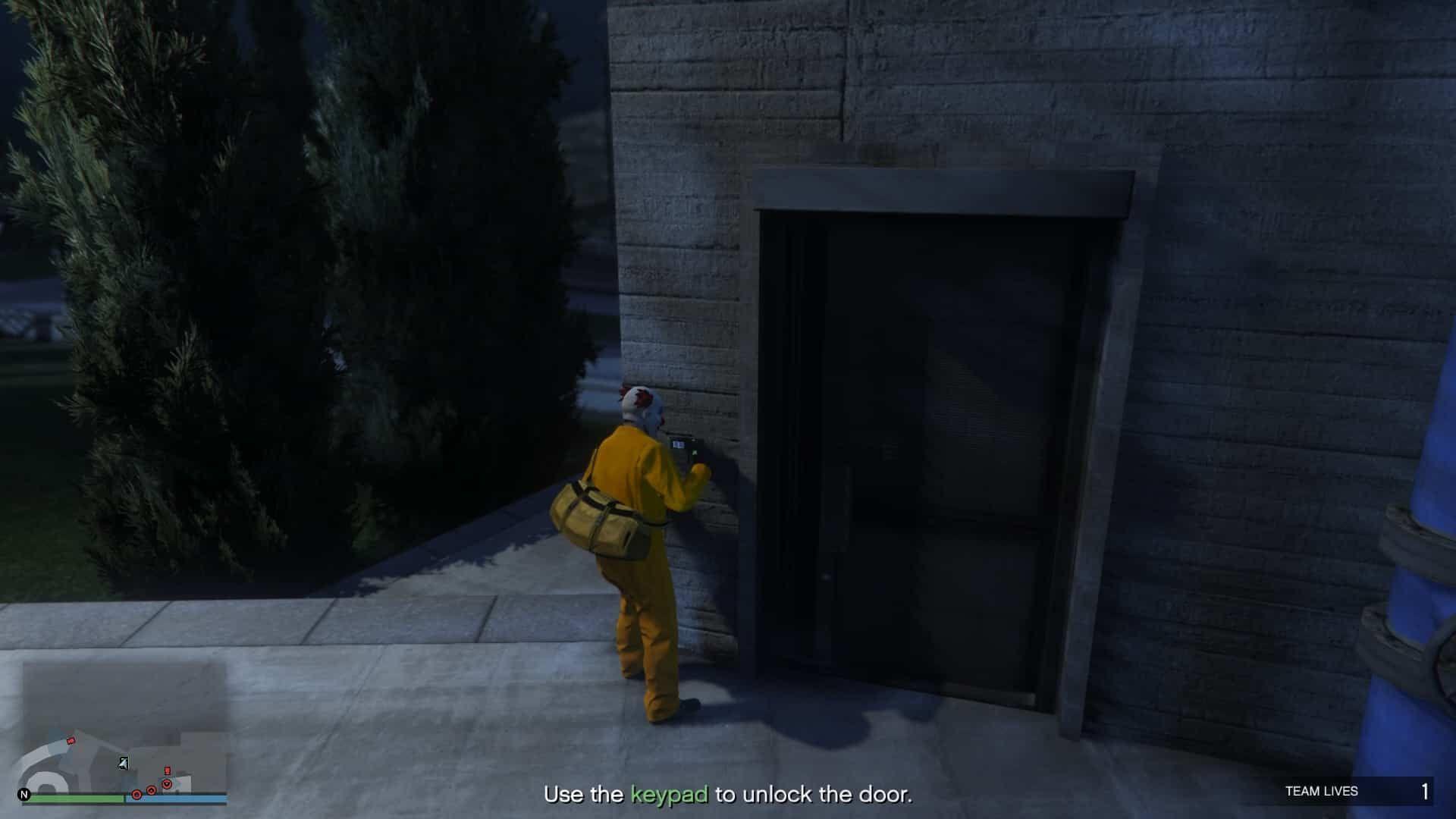Click the white player arrow on the minimap
The width and height of the screenshot is (1456, 819).
tap(123, 763)
